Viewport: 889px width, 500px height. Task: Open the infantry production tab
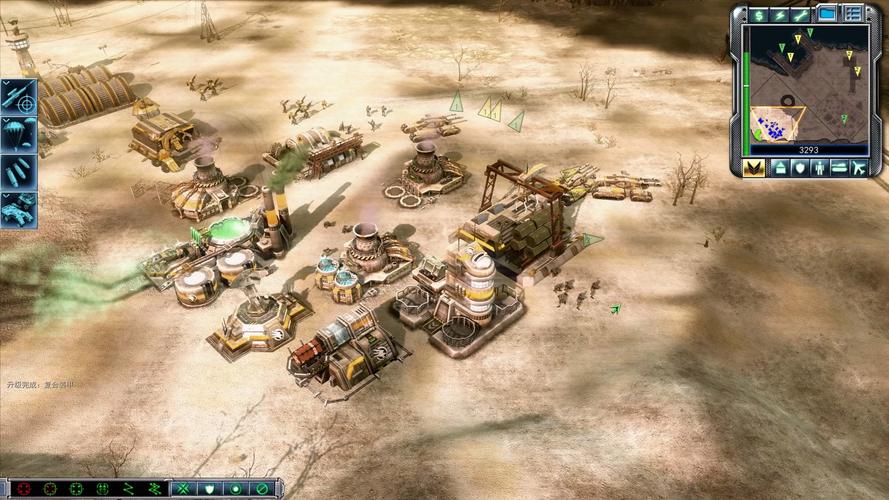[x=819, y=168]
